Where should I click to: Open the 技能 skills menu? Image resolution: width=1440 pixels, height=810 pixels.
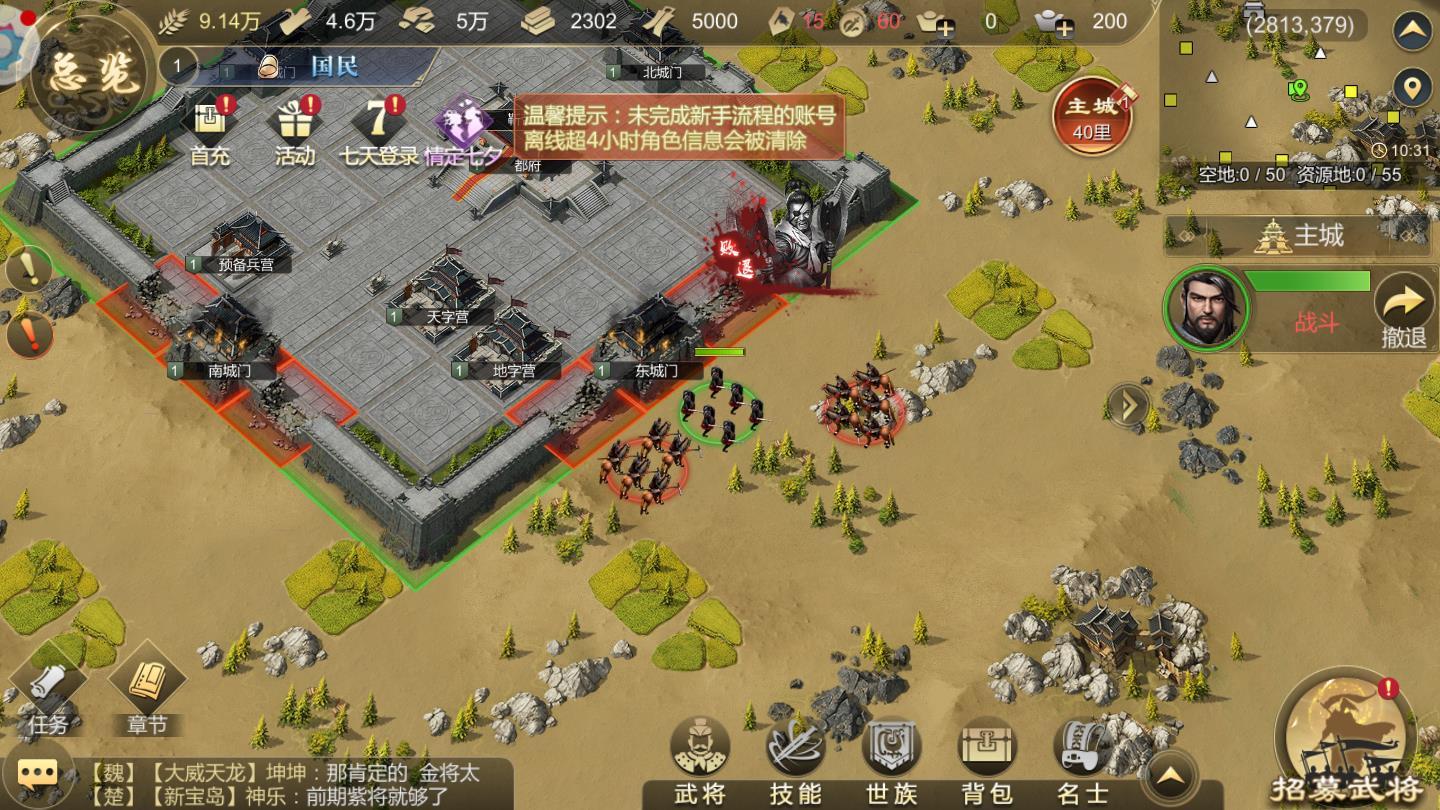pyautogui.click(x=795, y=760)
